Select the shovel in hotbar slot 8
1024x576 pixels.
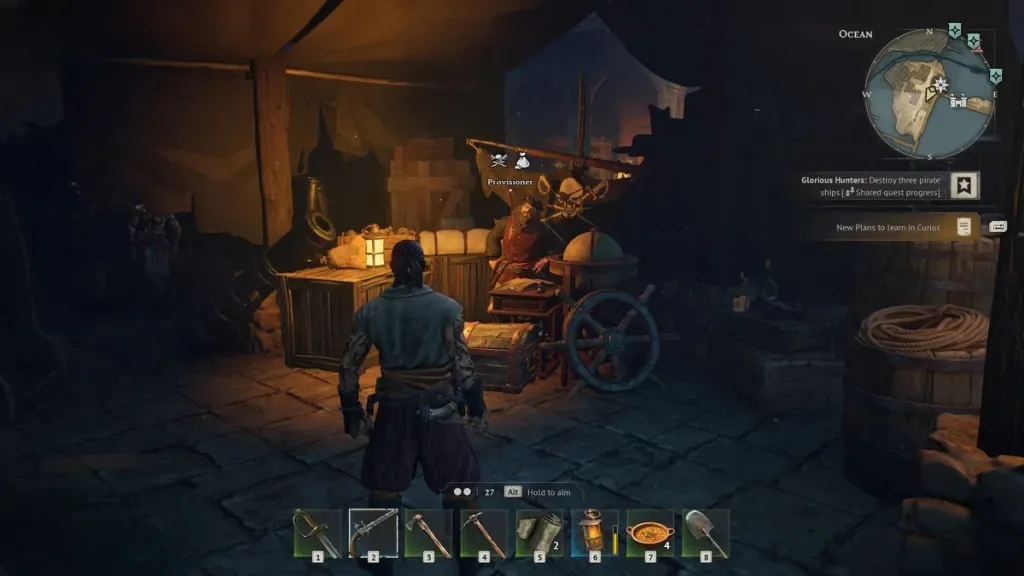[x=706, y=532]
